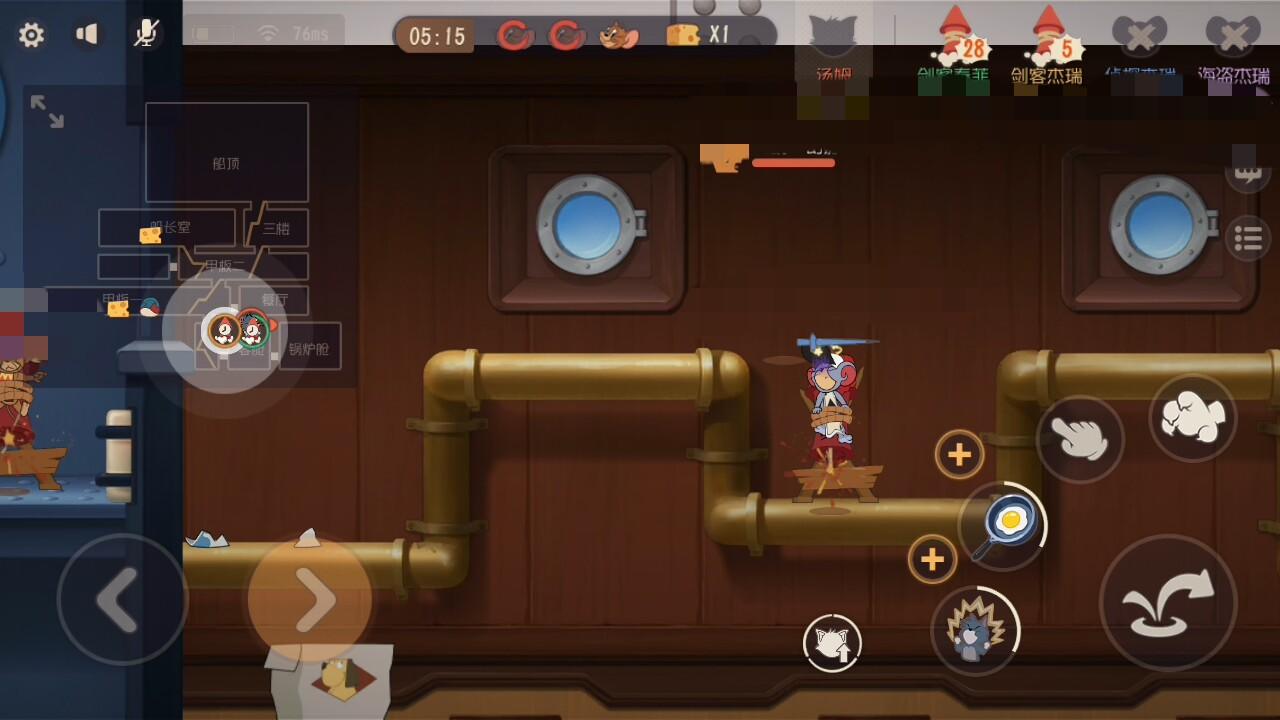This screenshot has height=720, width=1280.
Task: Mute the microphone
Action: coord(146,33)
